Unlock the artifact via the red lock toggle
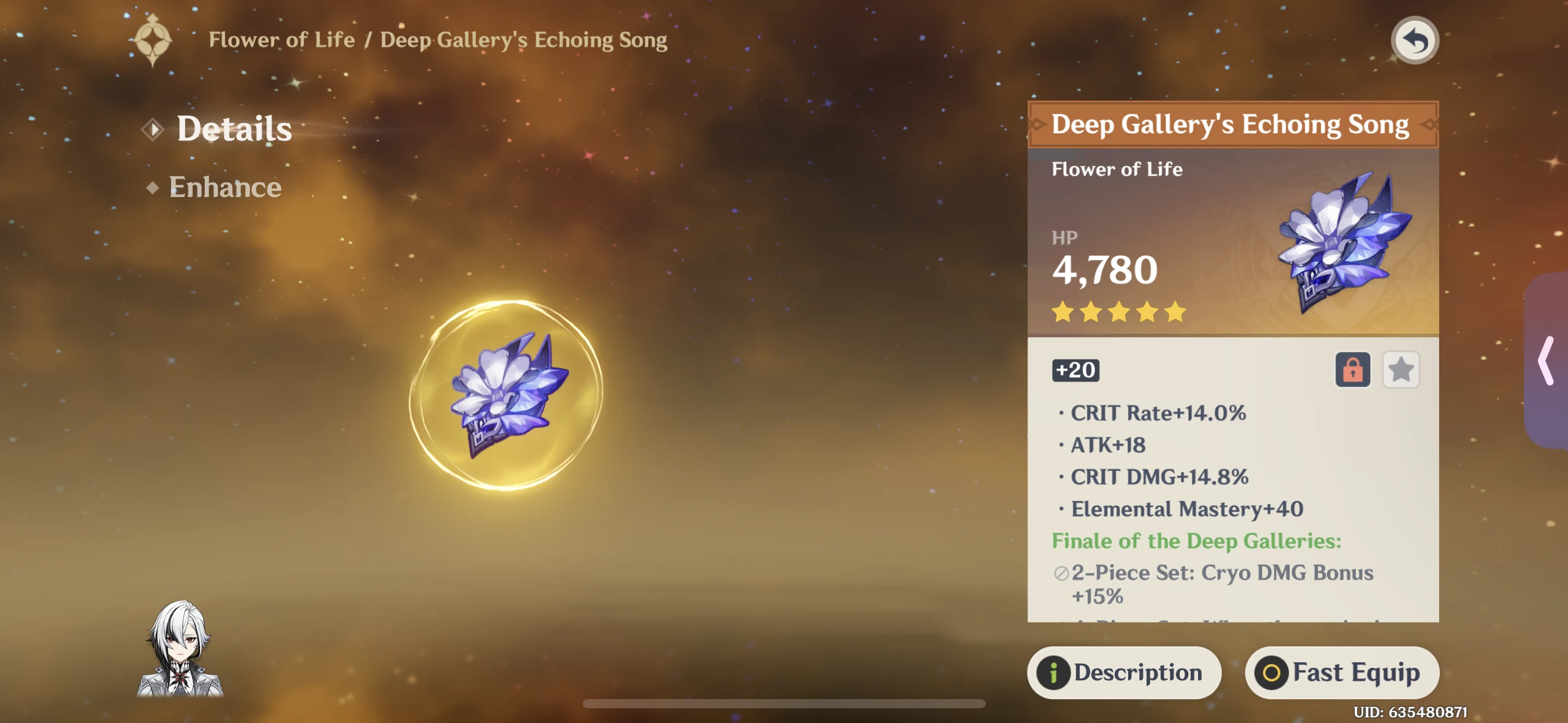This screenshot has width=1568, height=723. [1352, 370]
